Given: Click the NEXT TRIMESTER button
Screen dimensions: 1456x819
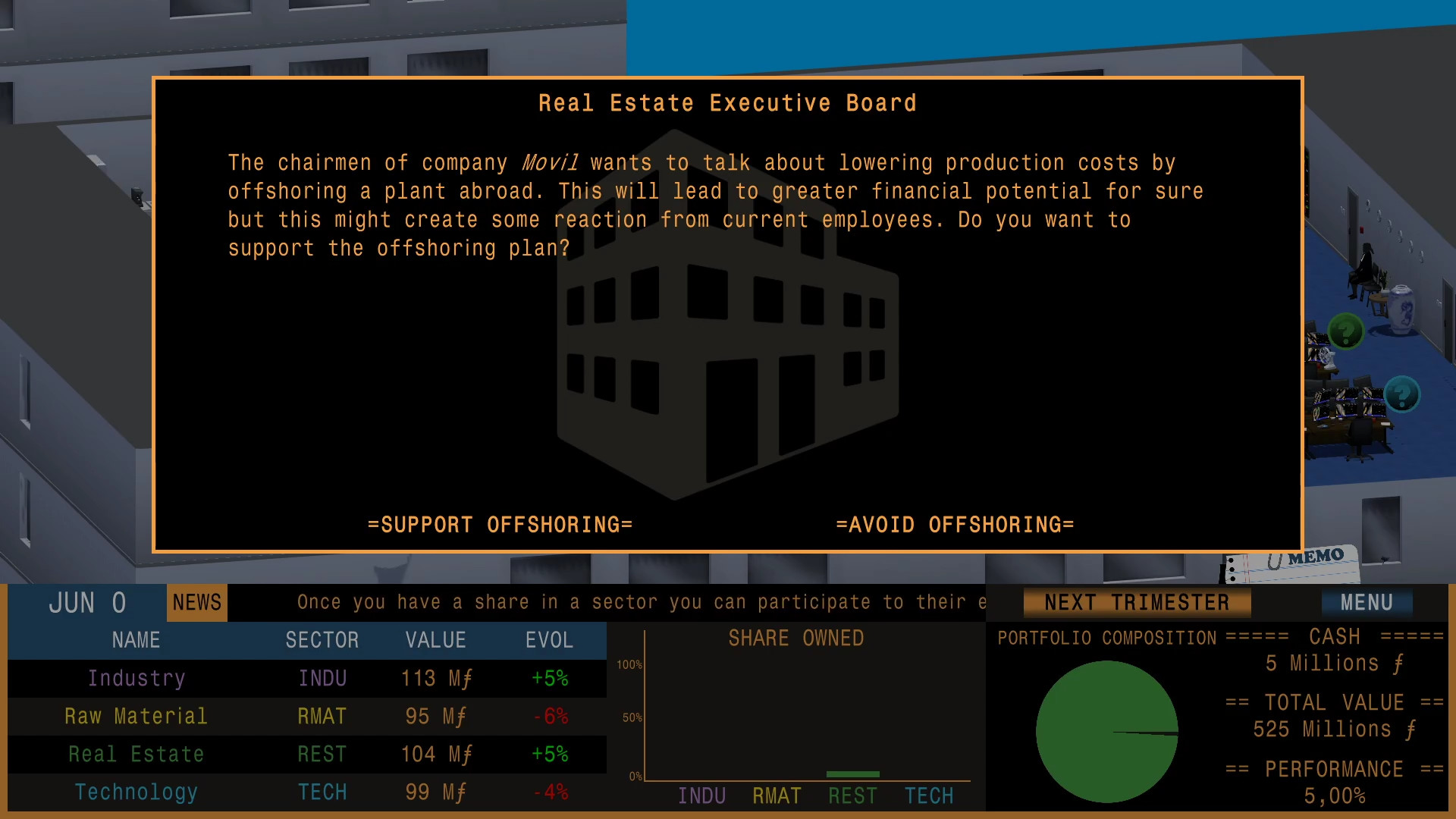Looking at the screenshot, I should click(1137, 602).
